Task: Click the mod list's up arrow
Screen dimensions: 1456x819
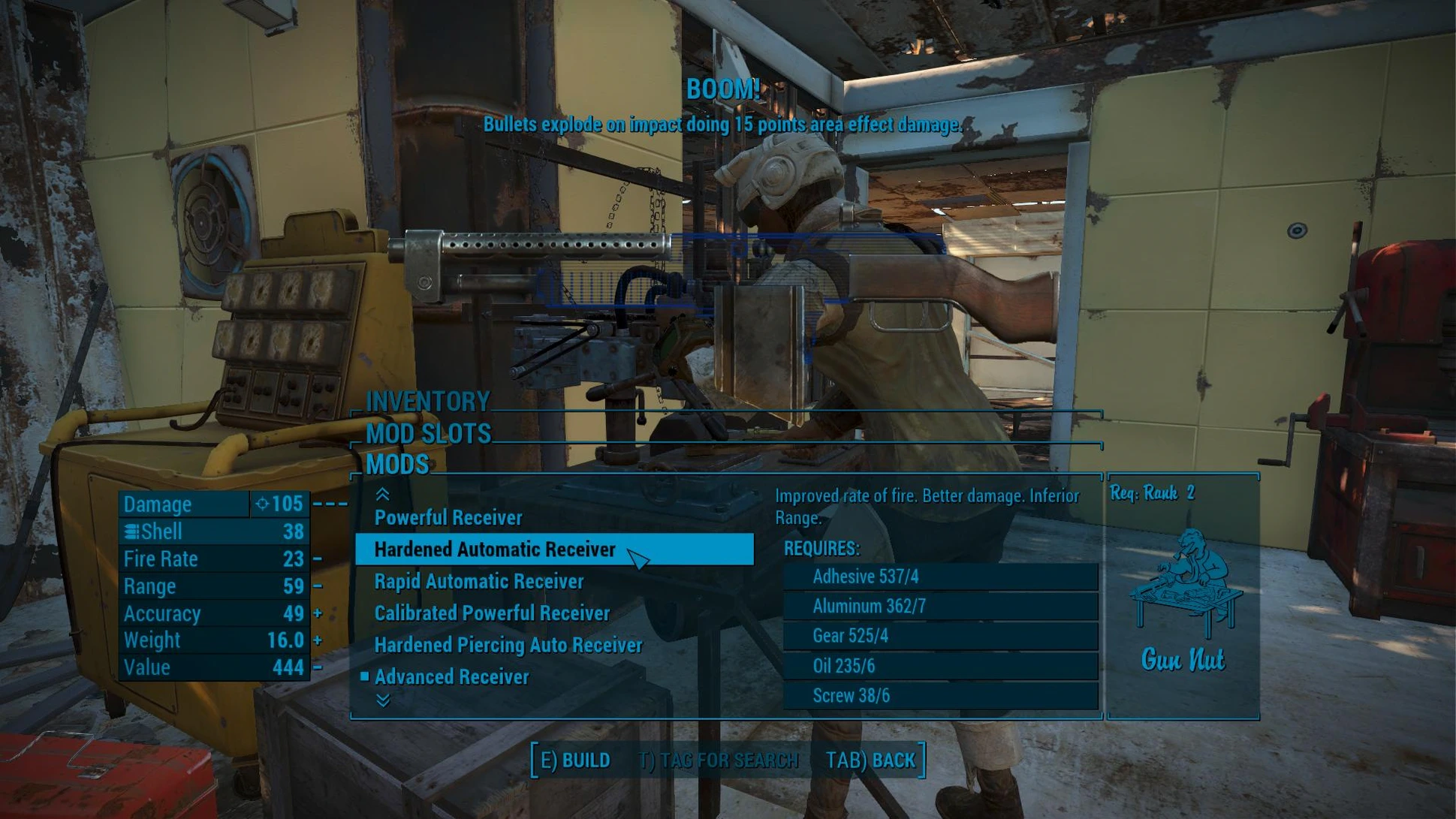Action: tap(382, 494)
